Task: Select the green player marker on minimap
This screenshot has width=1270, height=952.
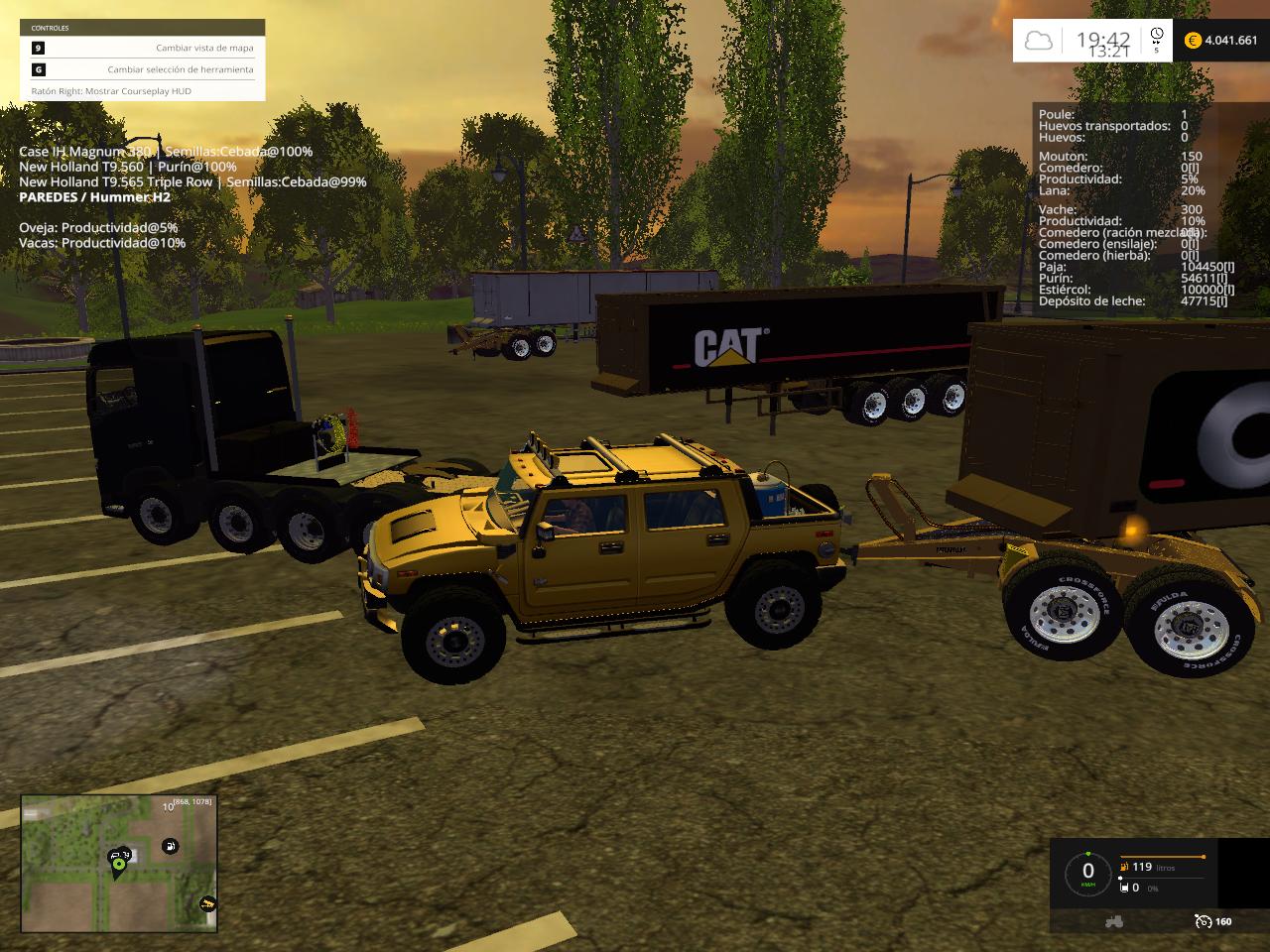Action: coord(118,864)
